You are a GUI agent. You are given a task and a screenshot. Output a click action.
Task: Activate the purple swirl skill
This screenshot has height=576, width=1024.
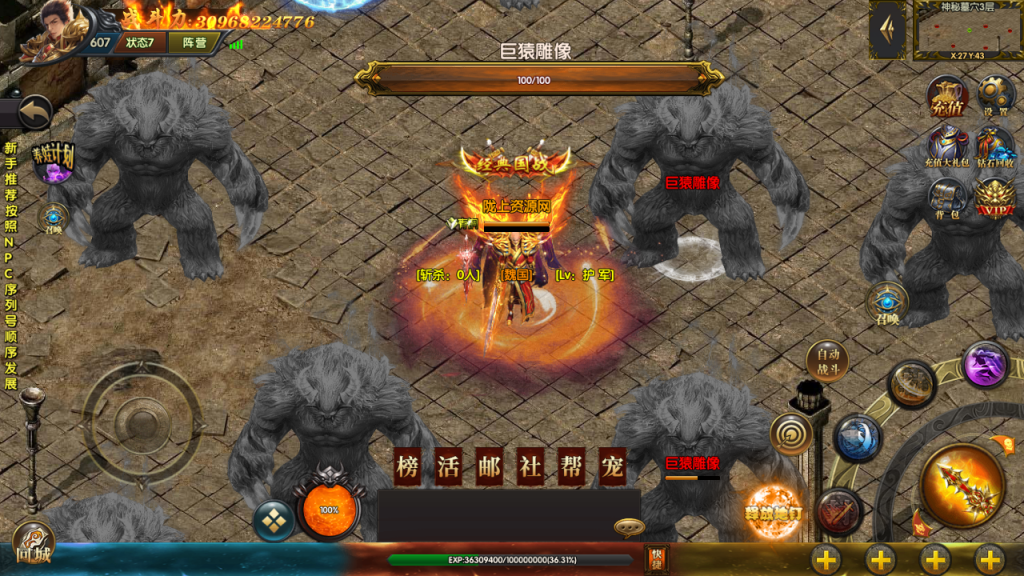[x=985, y=364]
